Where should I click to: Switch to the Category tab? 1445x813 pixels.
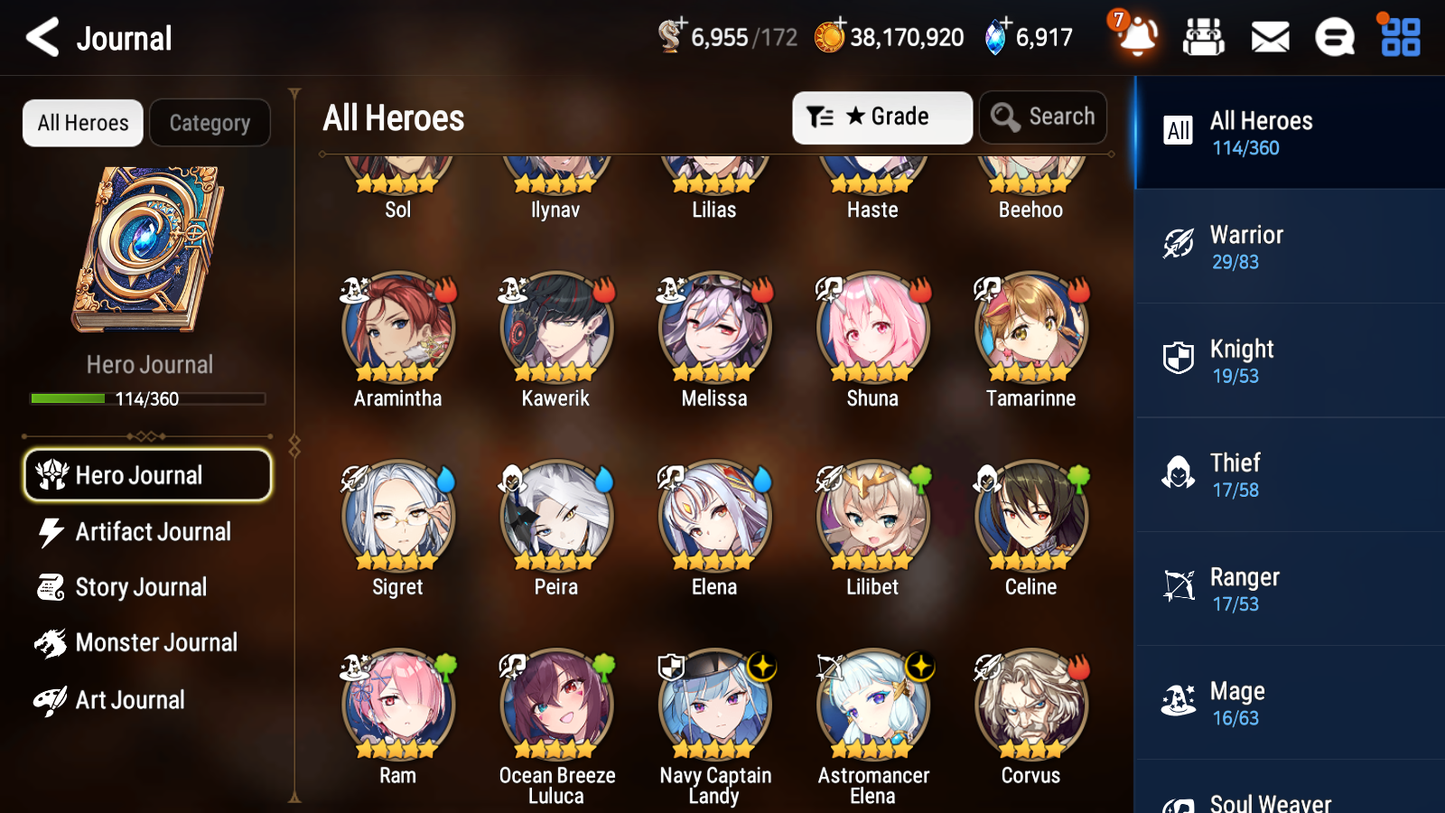pos(210,122)
